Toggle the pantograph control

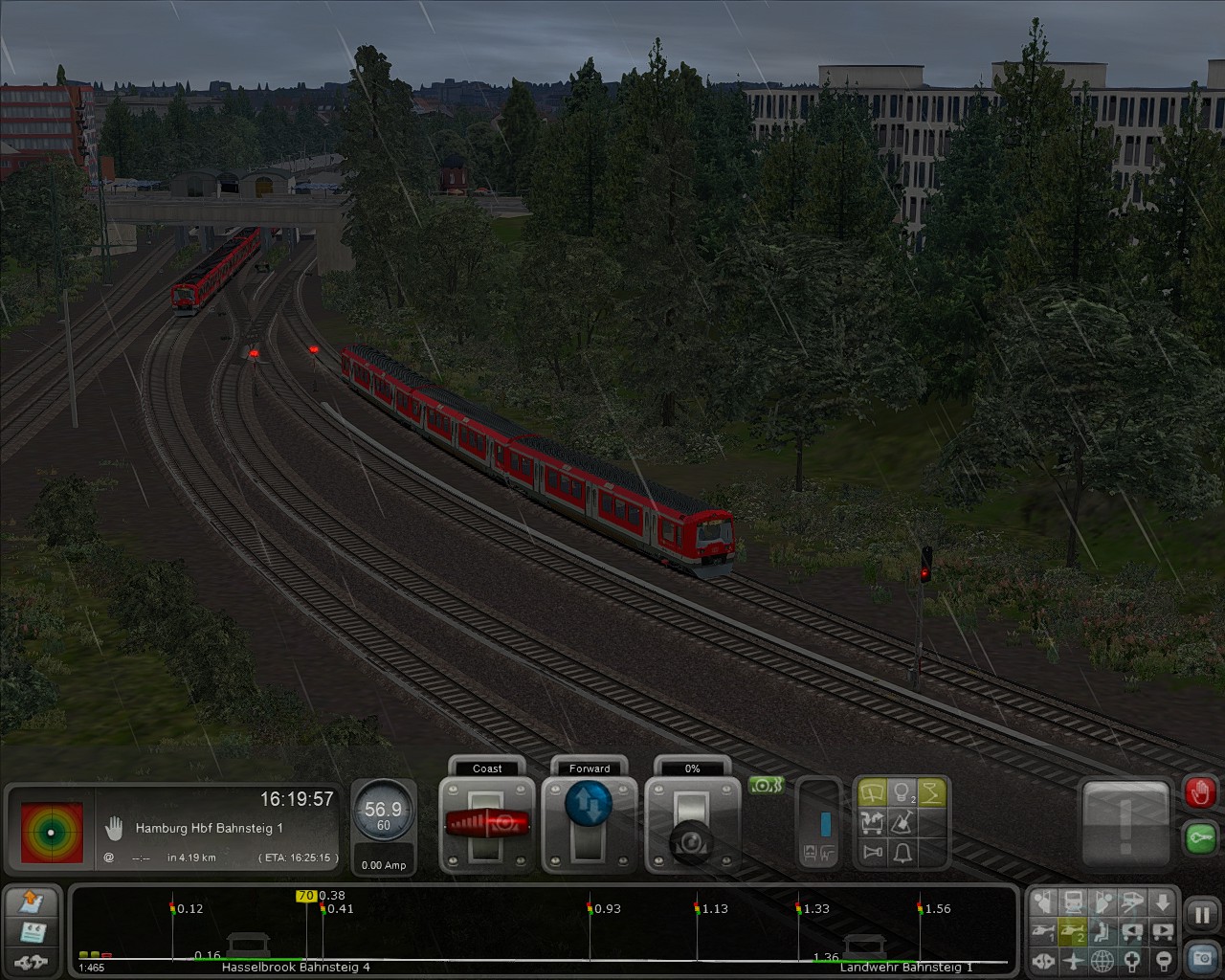click(x=931, y=793)
